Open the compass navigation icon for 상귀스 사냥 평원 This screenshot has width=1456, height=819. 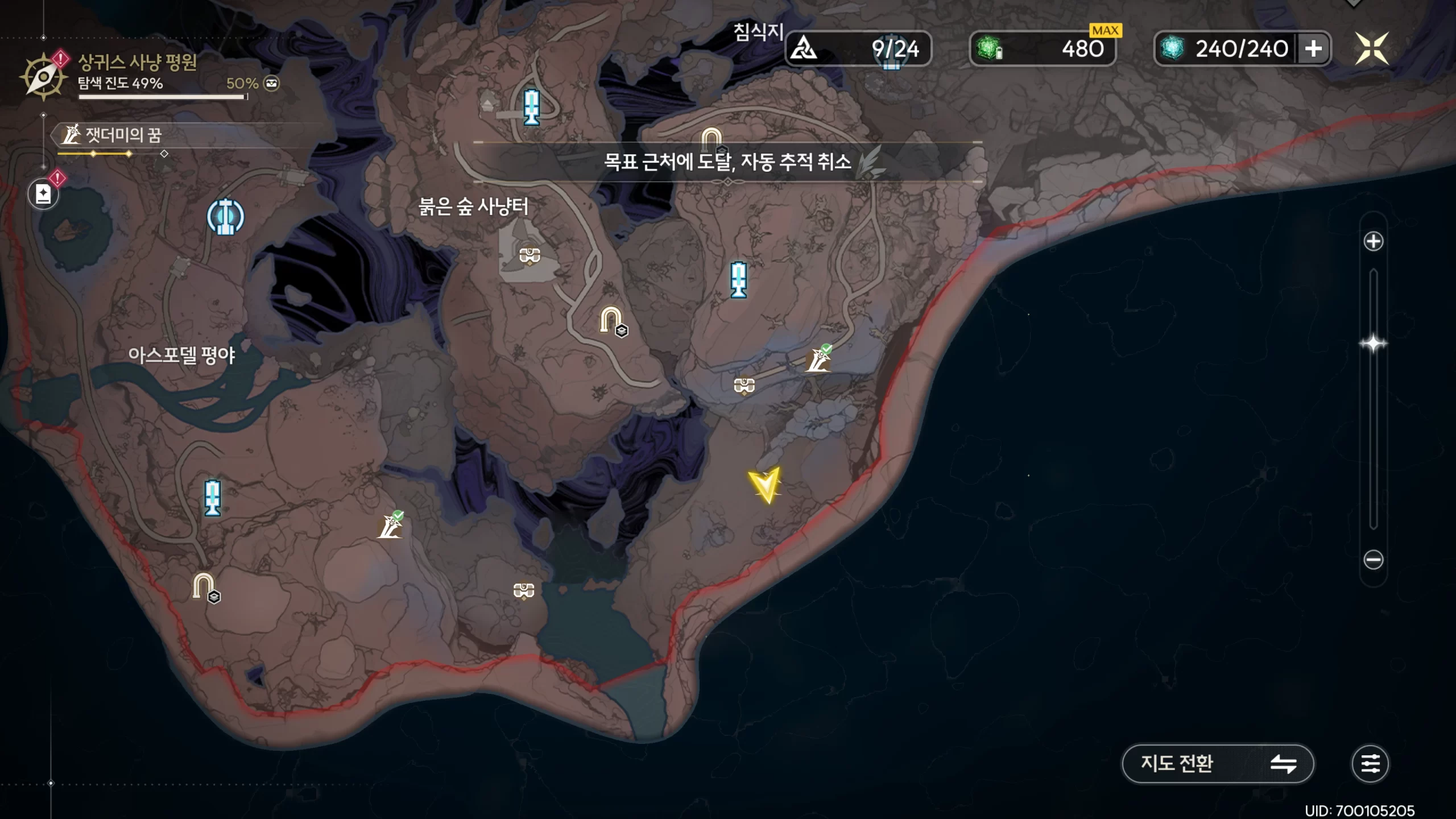tap(43, 77)
